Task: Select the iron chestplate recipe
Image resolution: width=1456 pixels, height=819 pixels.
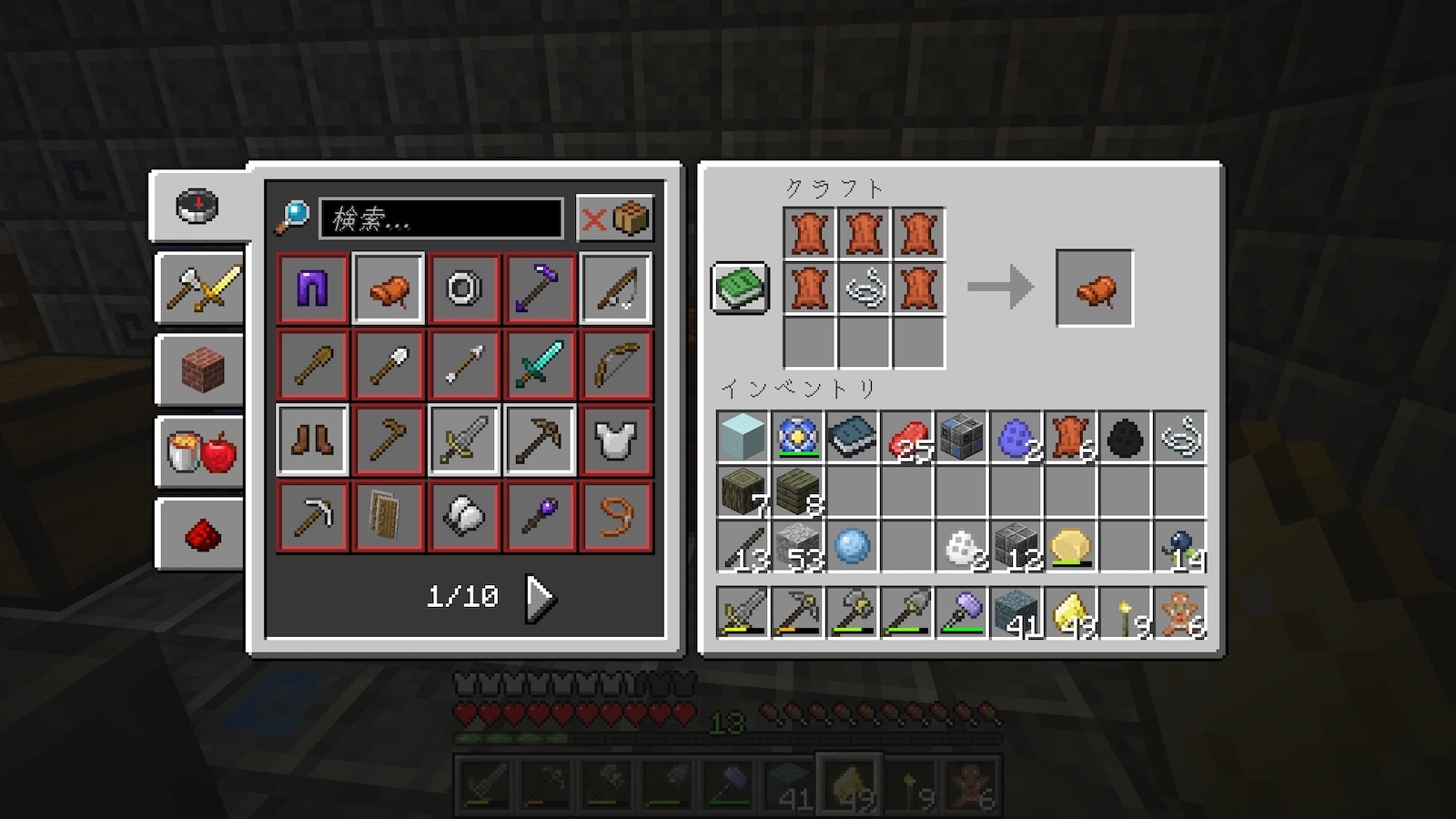Action: (616, 440)
